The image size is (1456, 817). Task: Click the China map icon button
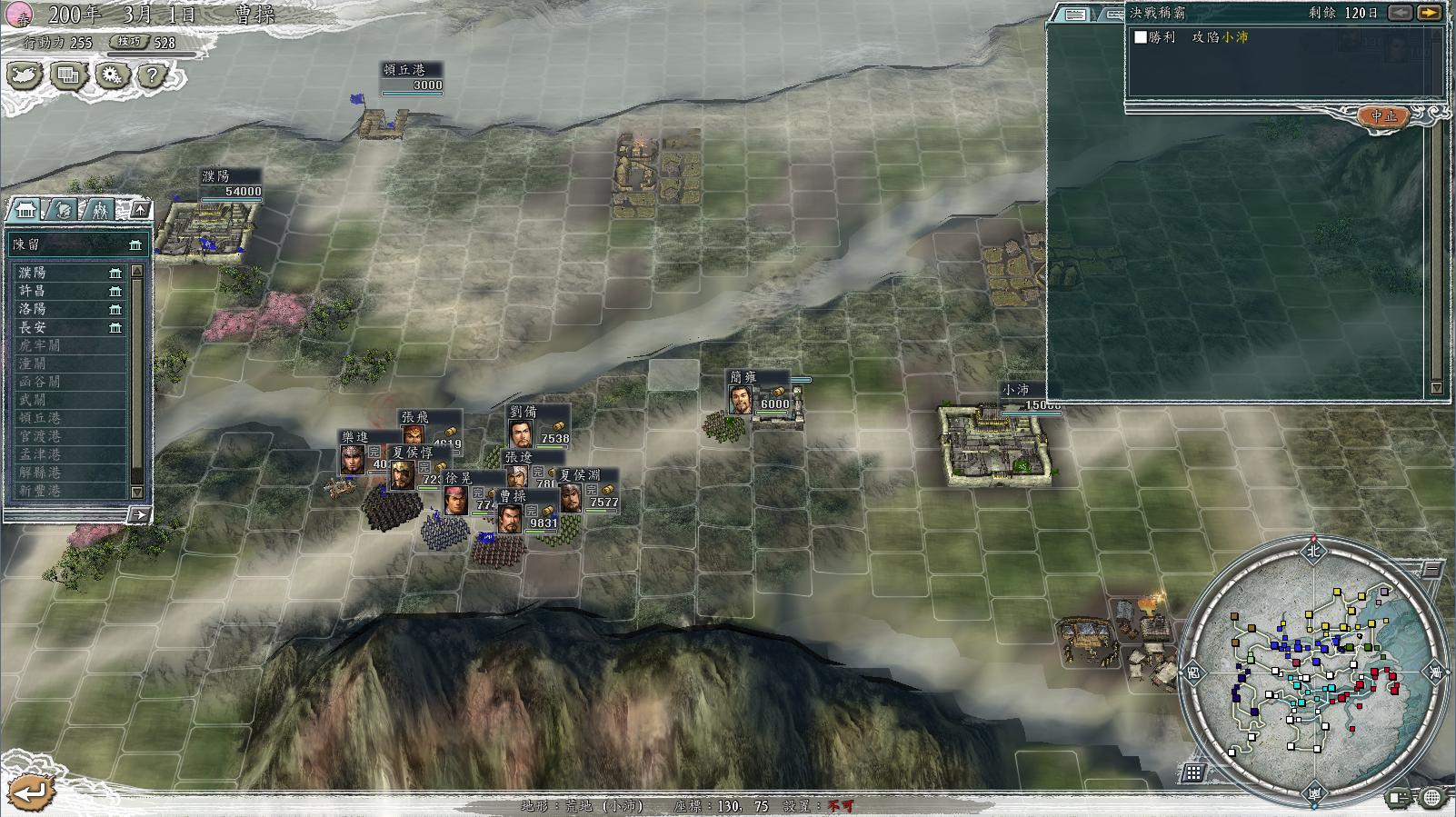(x=25, y=75)
